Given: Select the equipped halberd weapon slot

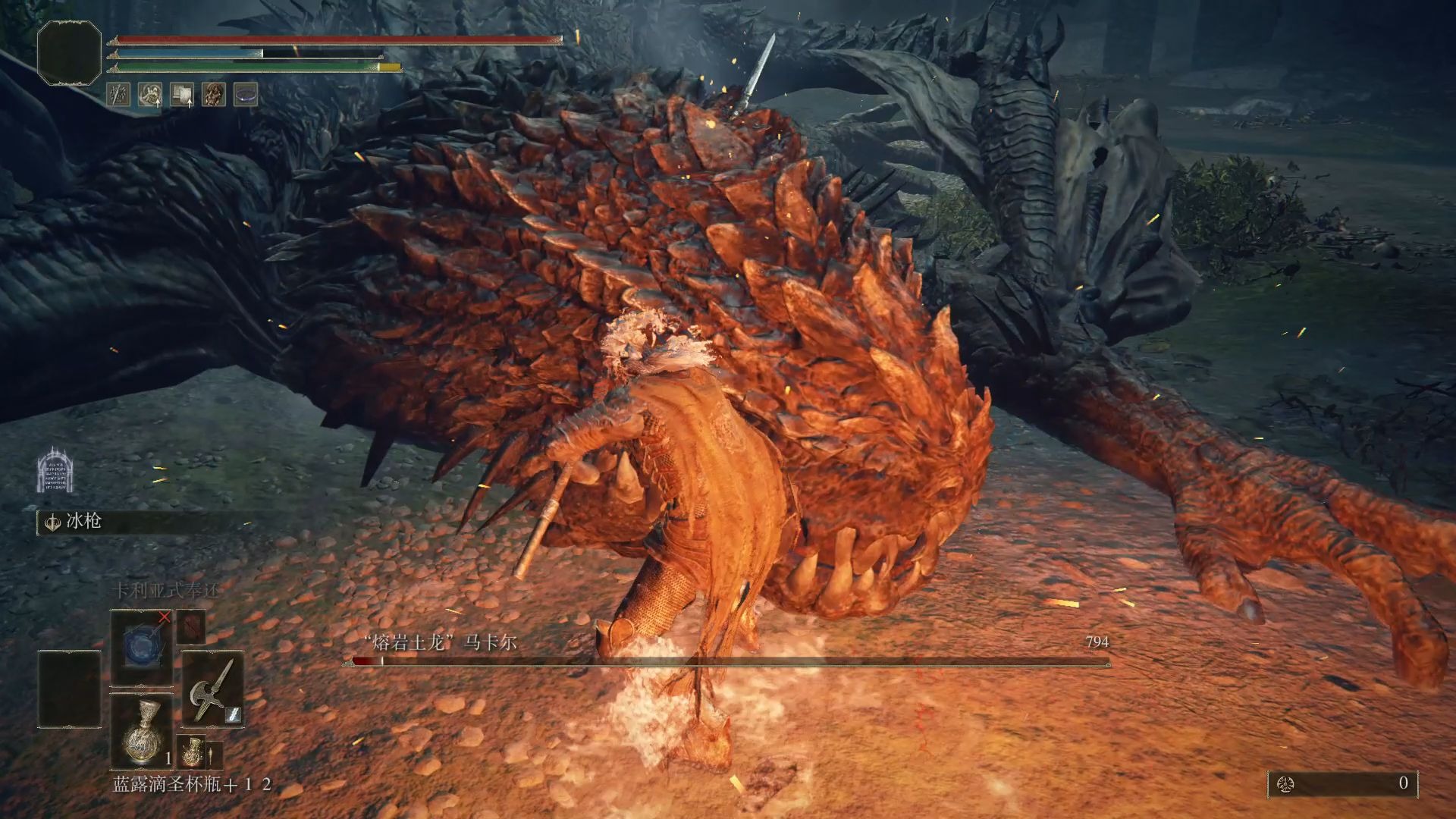Looking at the screenshot, I should click(x=212, y=690).
